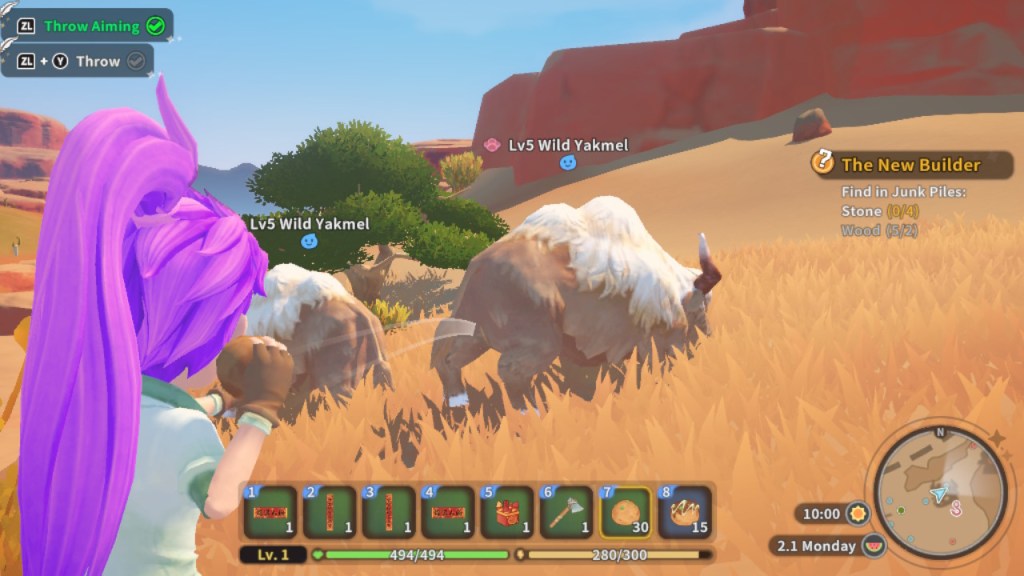Select the round stone slot holding 30
The image size is (1024, 576).
tap(626, 512)
